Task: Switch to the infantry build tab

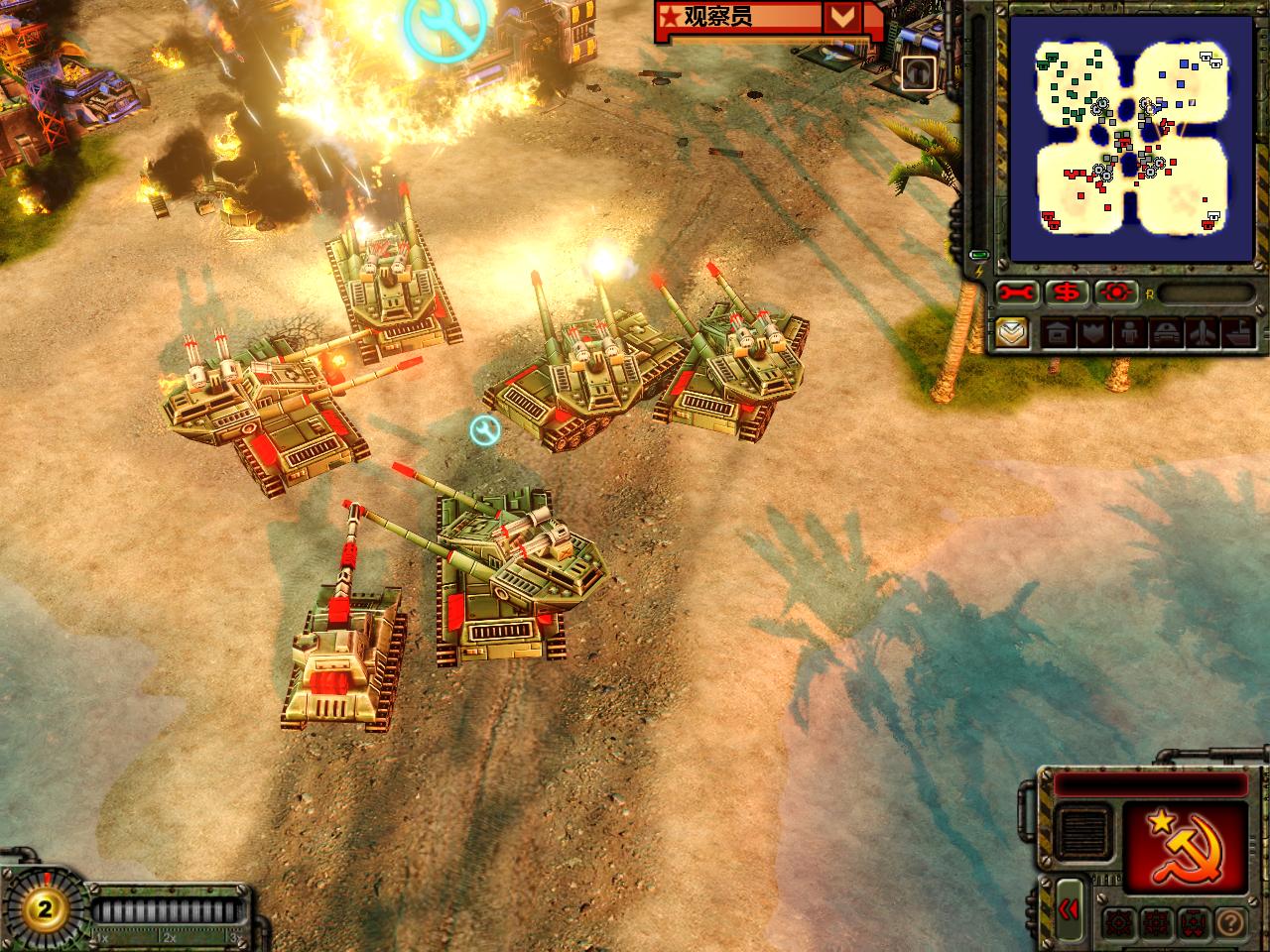Action: click(1128, 334)
